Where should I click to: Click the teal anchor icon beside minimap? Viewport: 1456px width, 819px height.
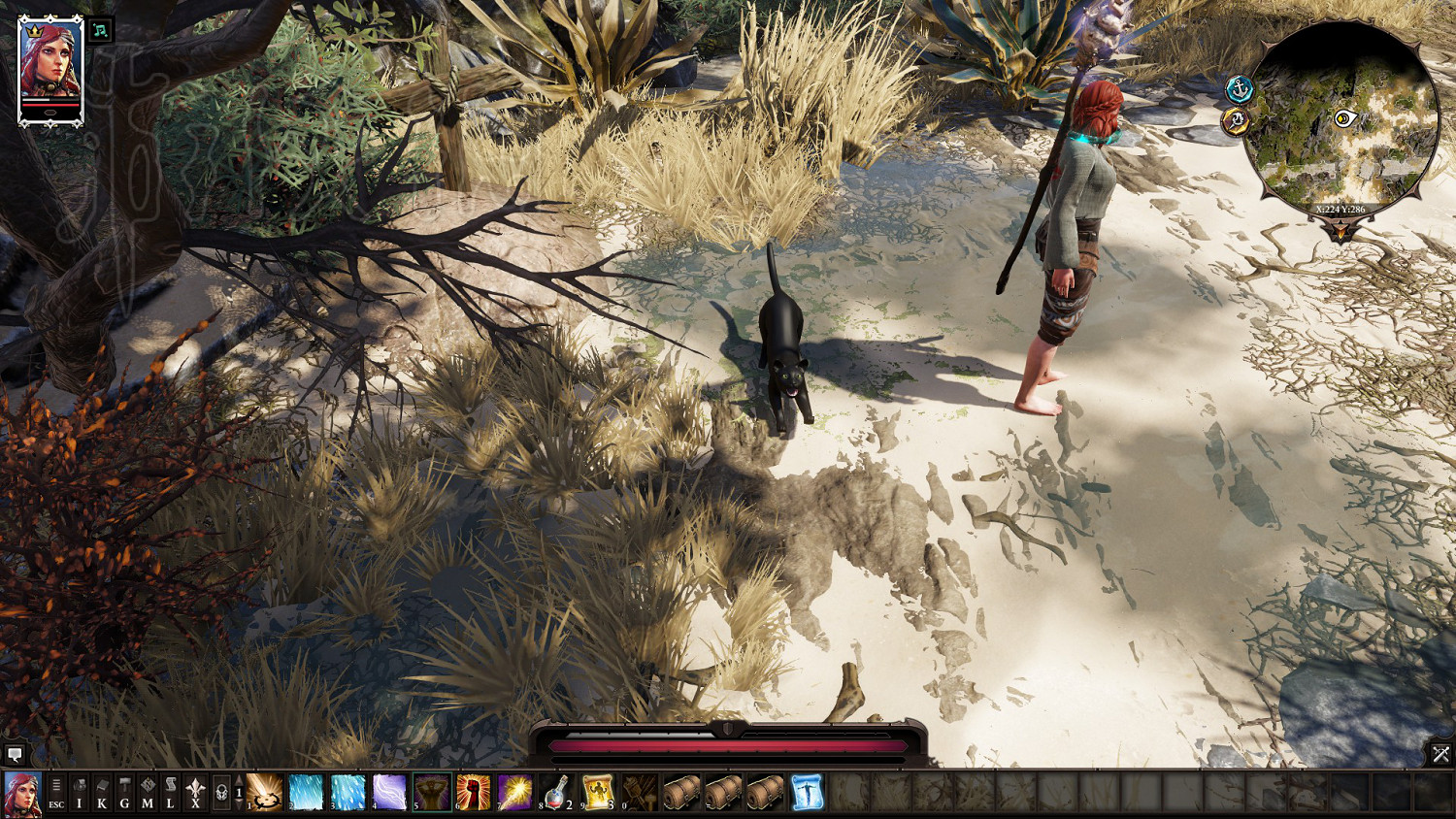1239,89
